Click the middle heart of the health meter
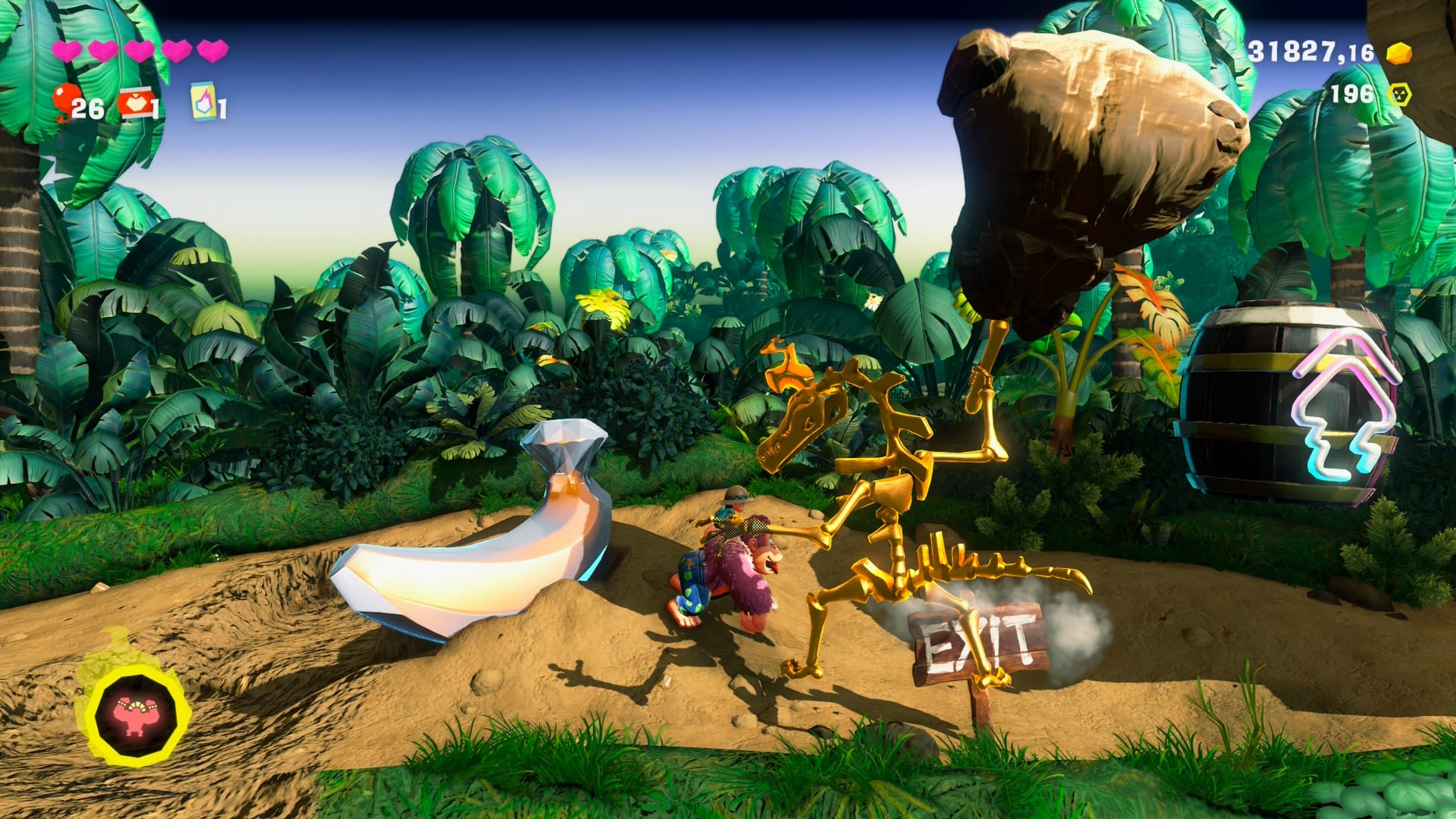This screenshot has height=819, width=1456. [140, 50]
